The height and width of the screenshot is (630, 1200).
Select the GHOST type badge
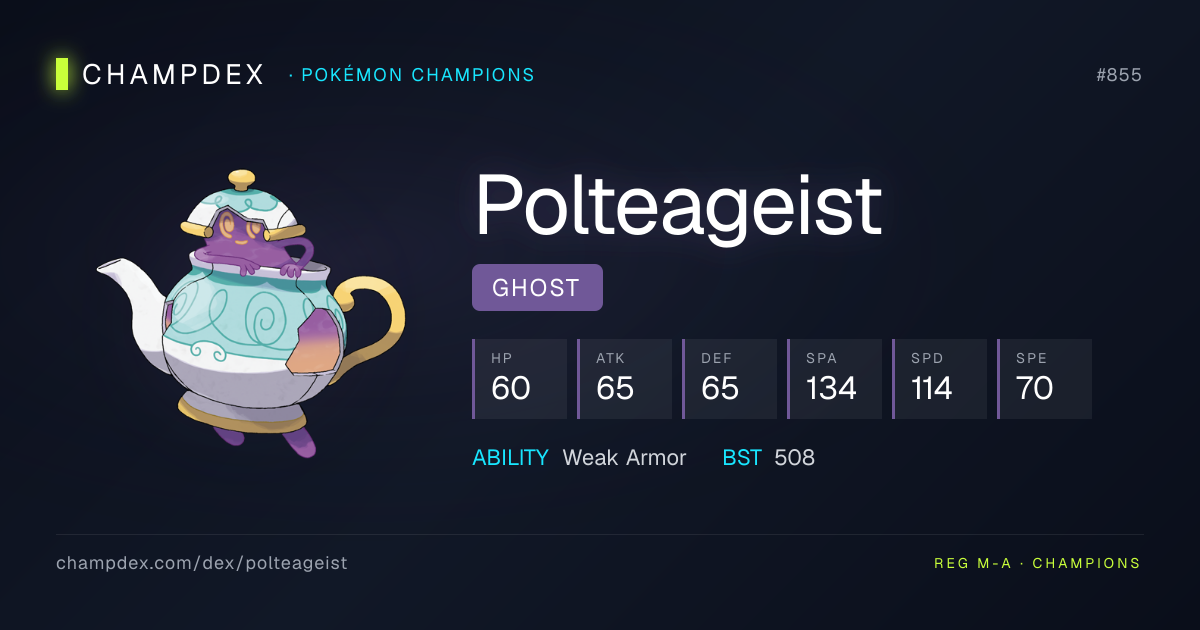(537, 288)
